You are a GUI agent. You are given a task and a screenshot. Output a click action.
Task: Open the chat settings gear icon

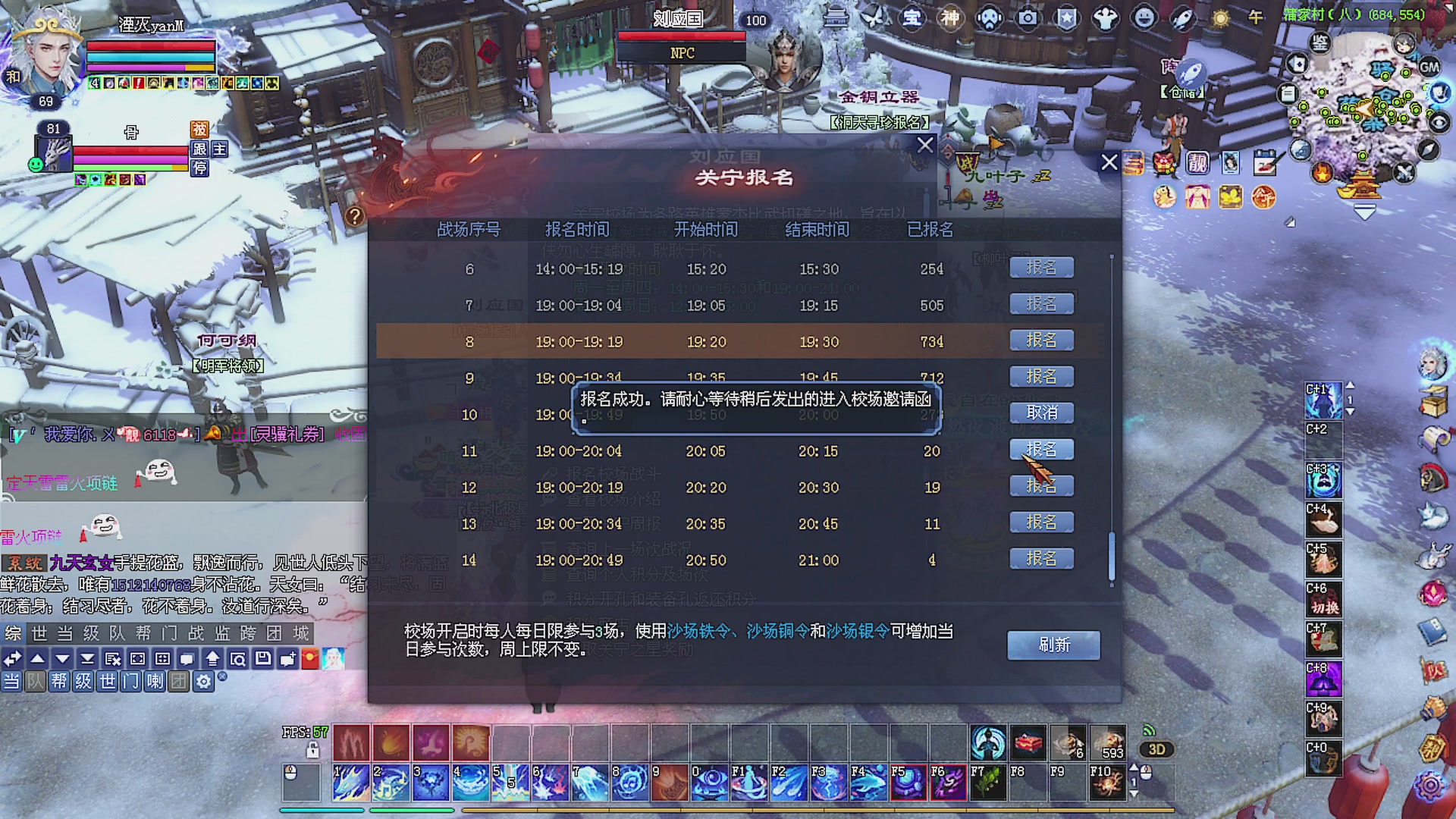click(x=204, y=682)
